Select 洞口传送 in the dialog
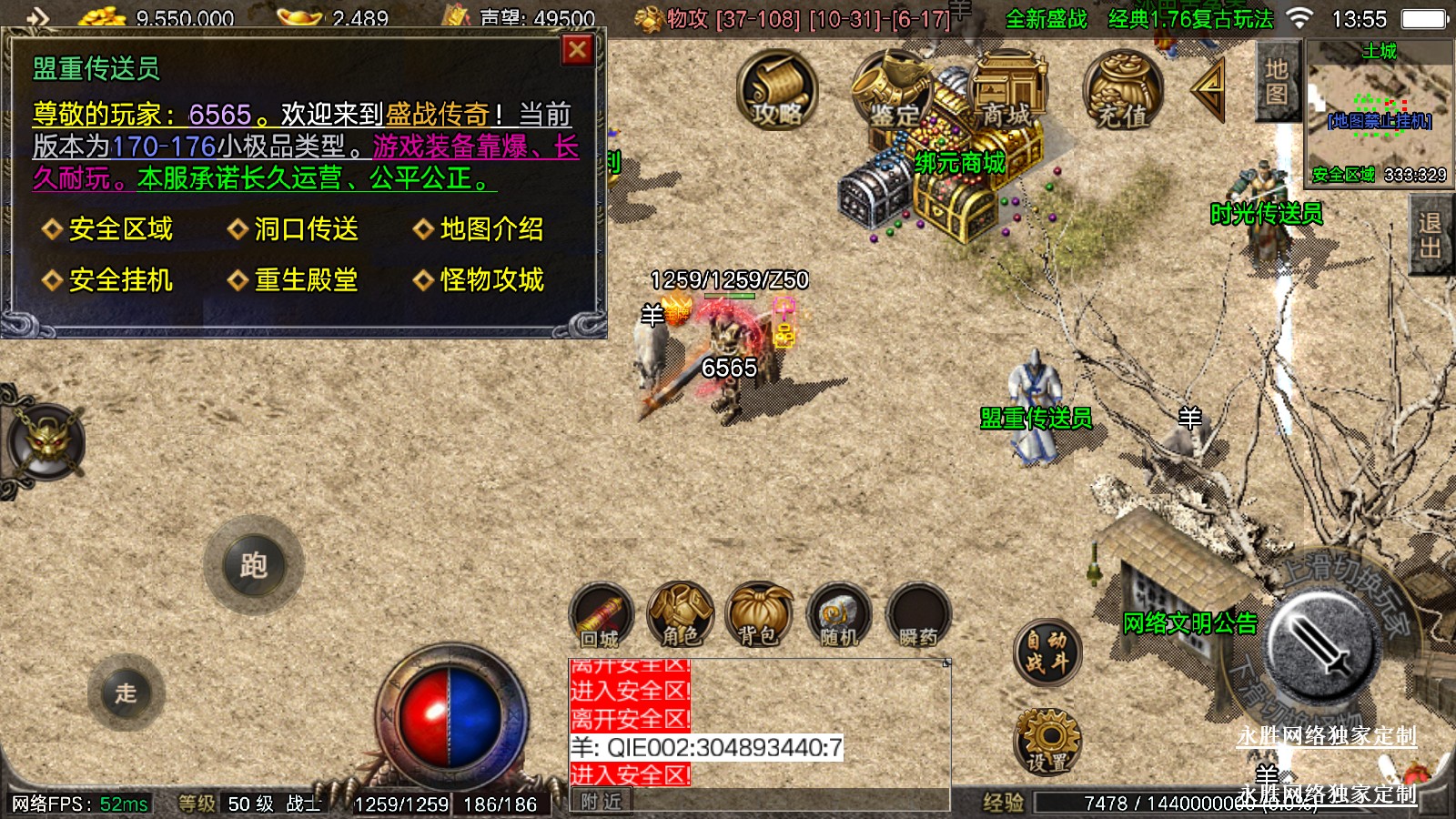Image resolution: width=1456 pixels, height=819 pixels. click(x=306, y=229)
